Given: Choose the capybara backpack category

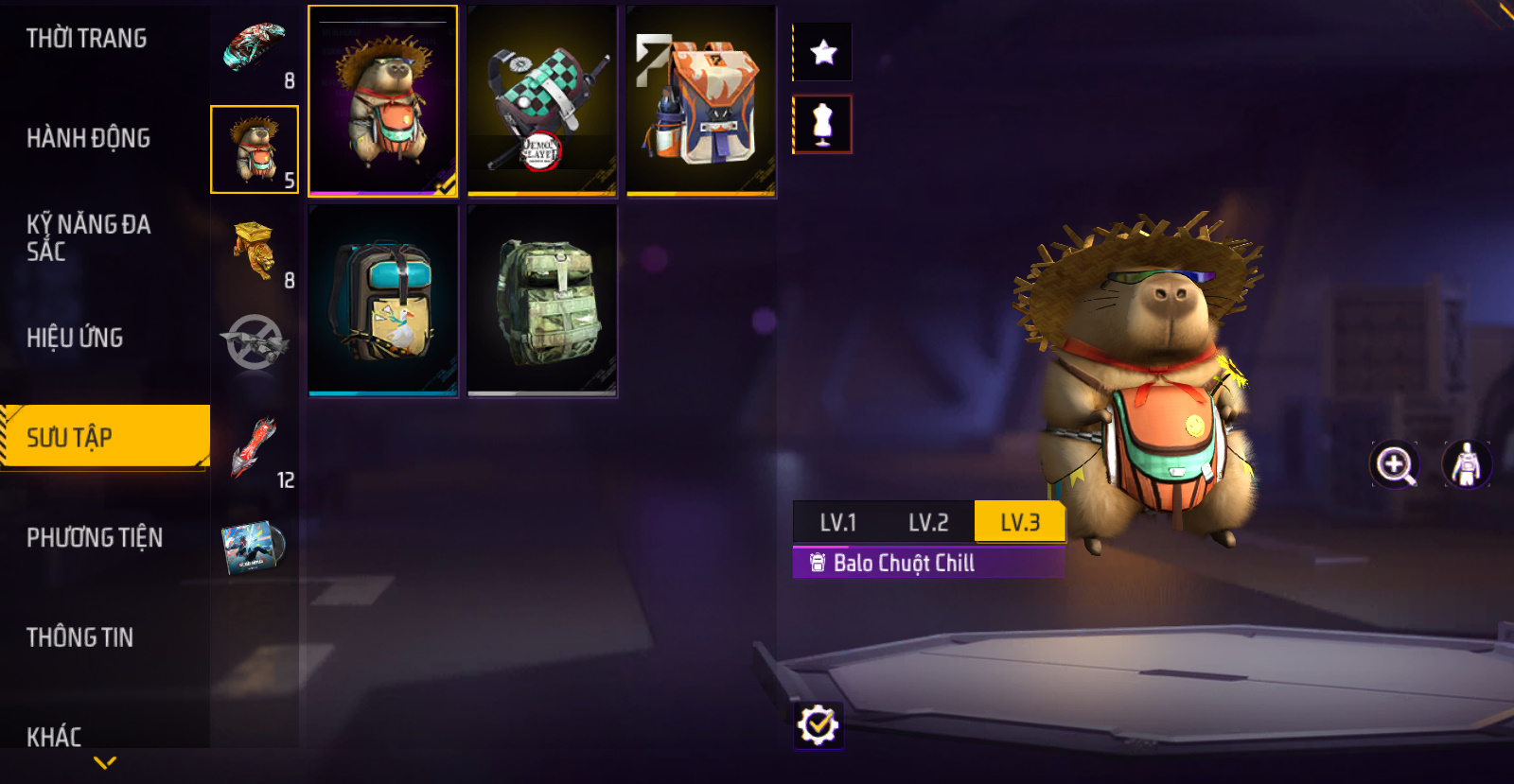Looking at the screenshot, I should pos(254,149).
